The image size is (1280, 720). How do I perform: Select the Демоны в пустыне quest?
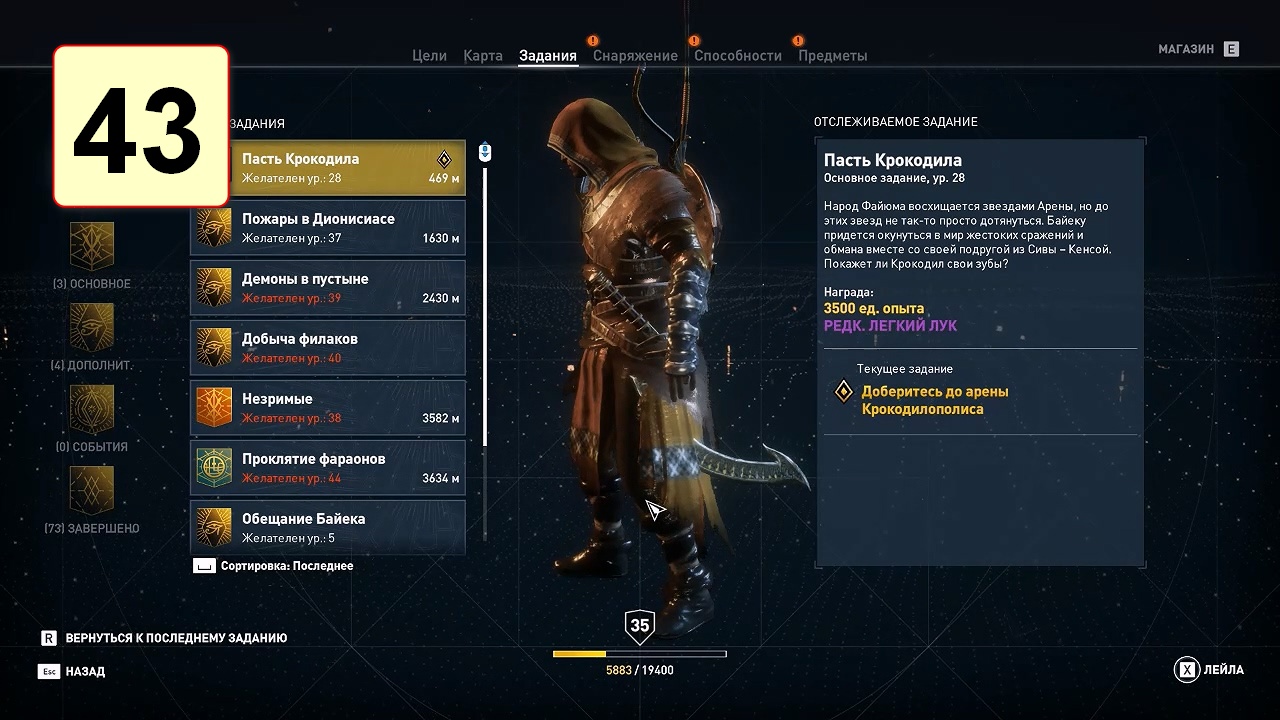pyautogui.click(x=328, y=288)
